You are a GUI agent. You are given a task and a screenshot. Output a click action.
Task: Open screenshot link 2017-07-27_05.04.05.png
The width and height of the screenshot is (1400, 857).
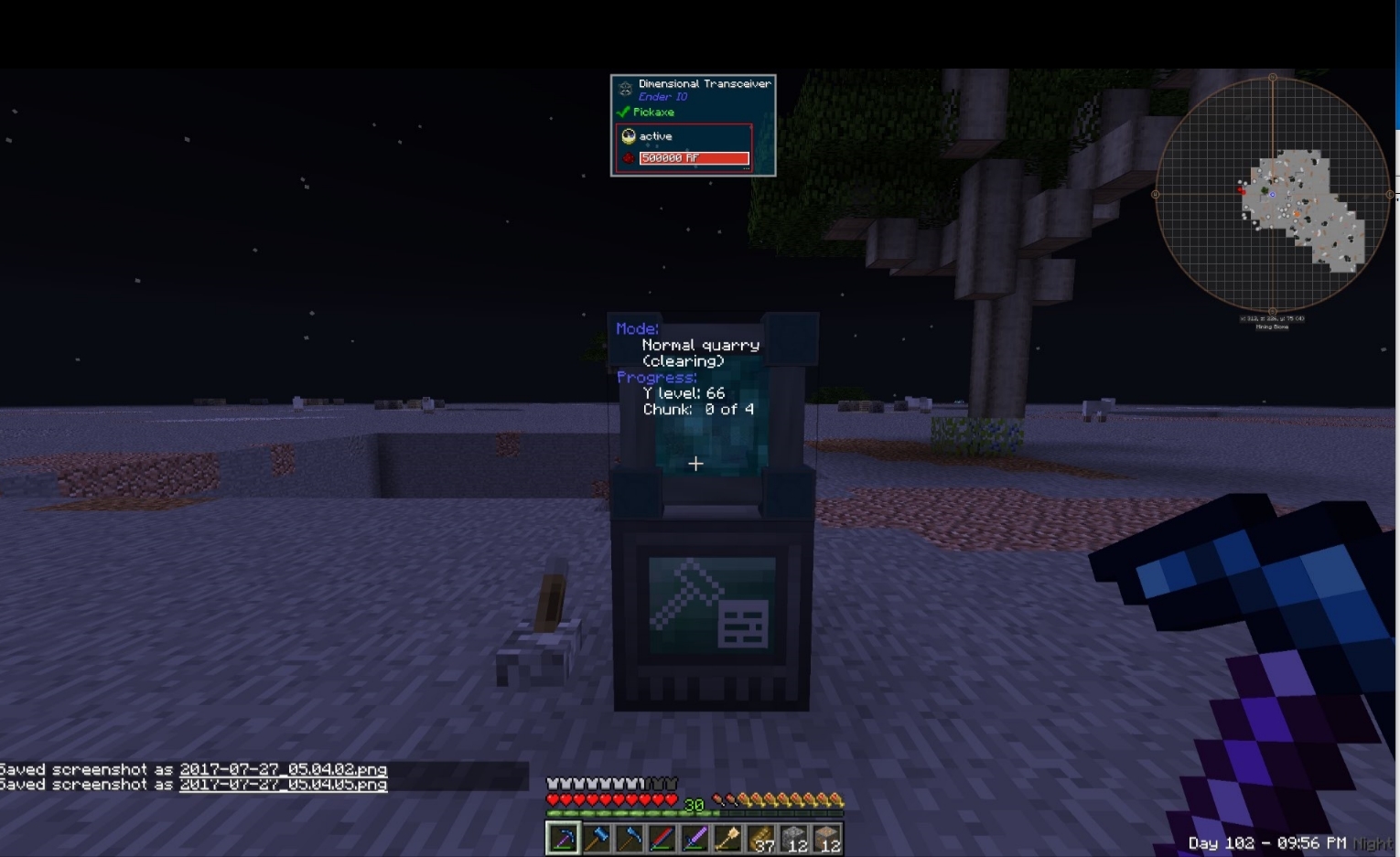[284, 784]
